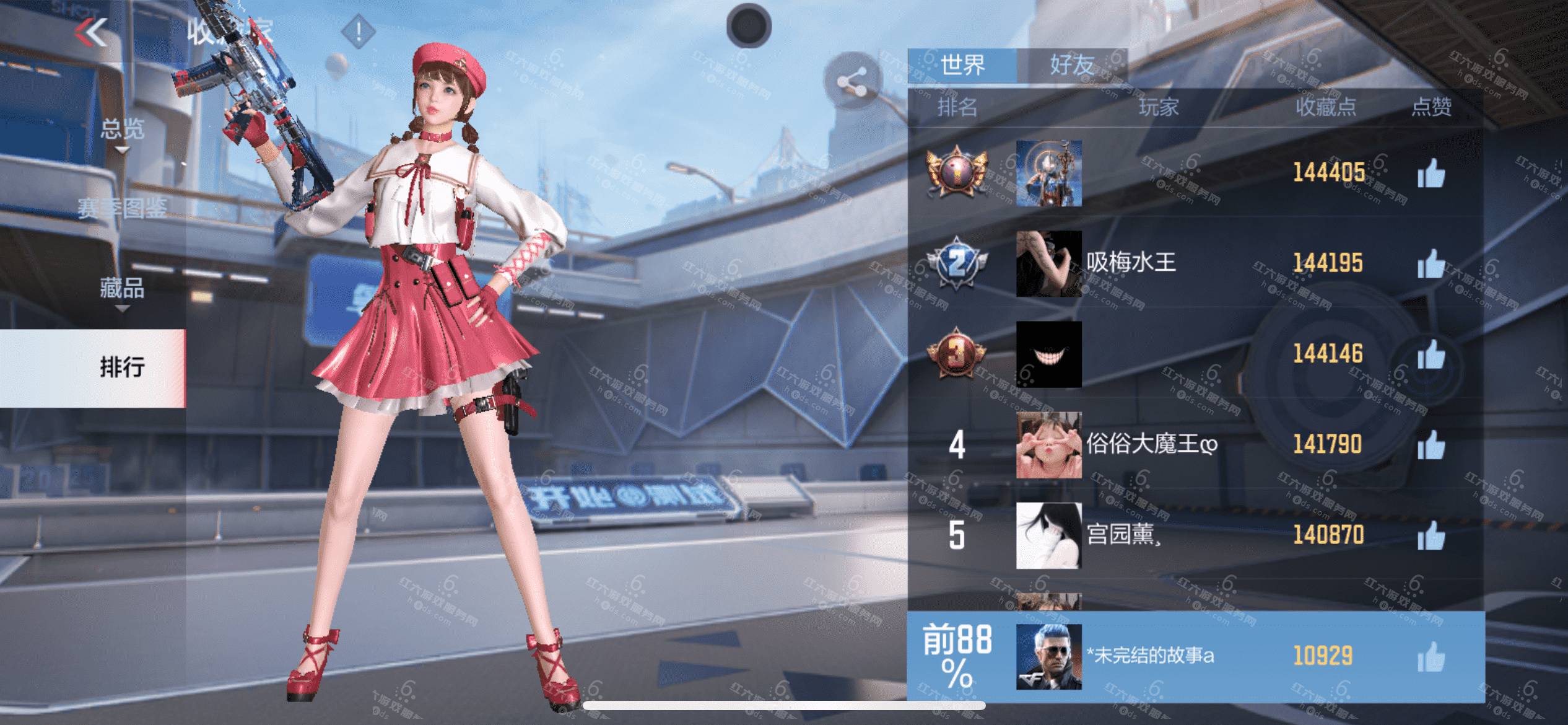The image size is (1568, 725).
Task: Open the rank 1 player's avatar
Action: click(1048, 173)
